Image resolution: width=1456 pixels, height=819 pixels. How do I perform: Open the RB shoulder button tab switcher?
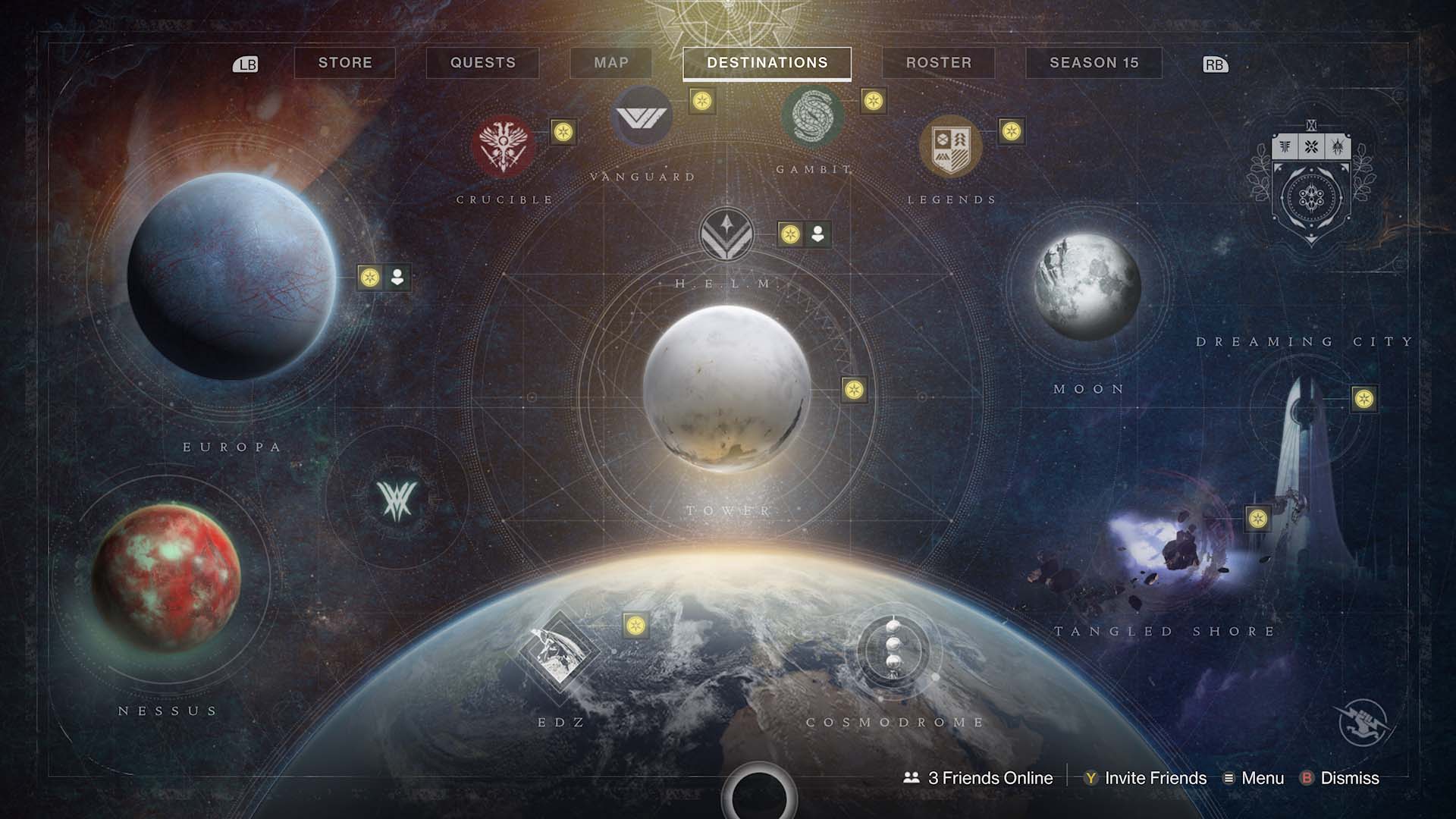[x=1215, y=65]
